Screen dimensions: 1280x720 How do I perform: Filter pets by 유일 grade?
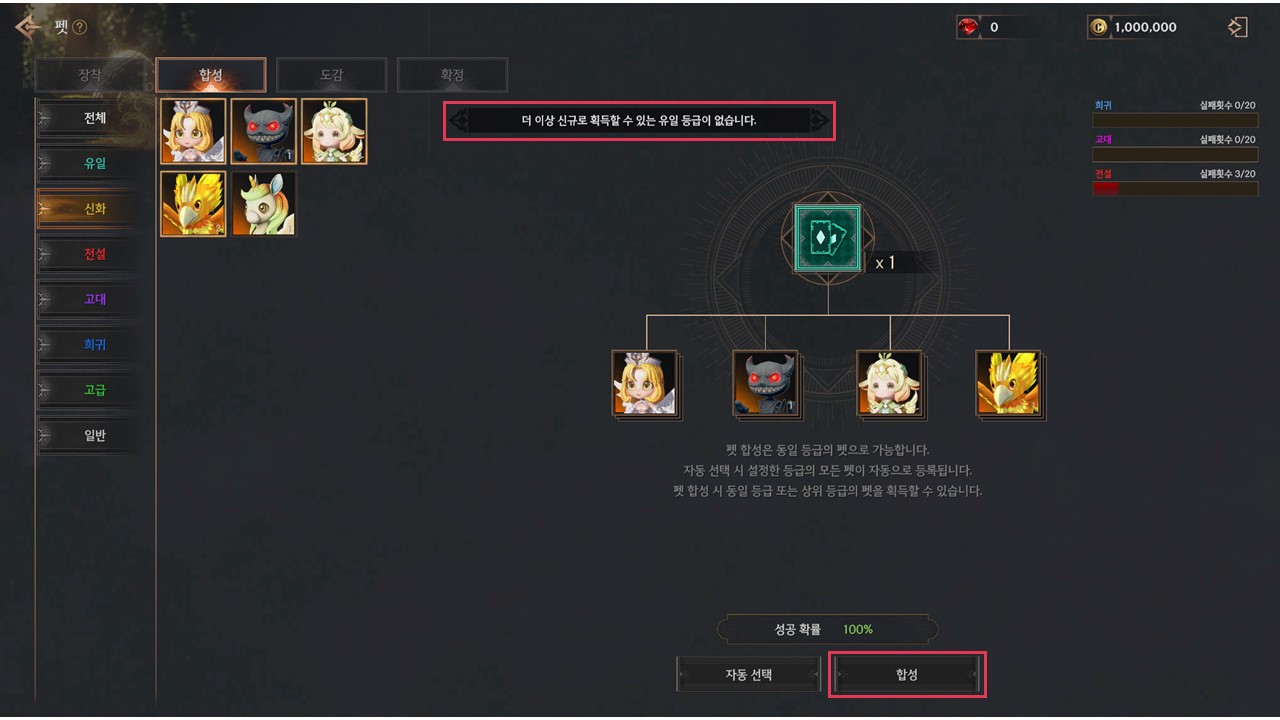click(x=94, y=163)
